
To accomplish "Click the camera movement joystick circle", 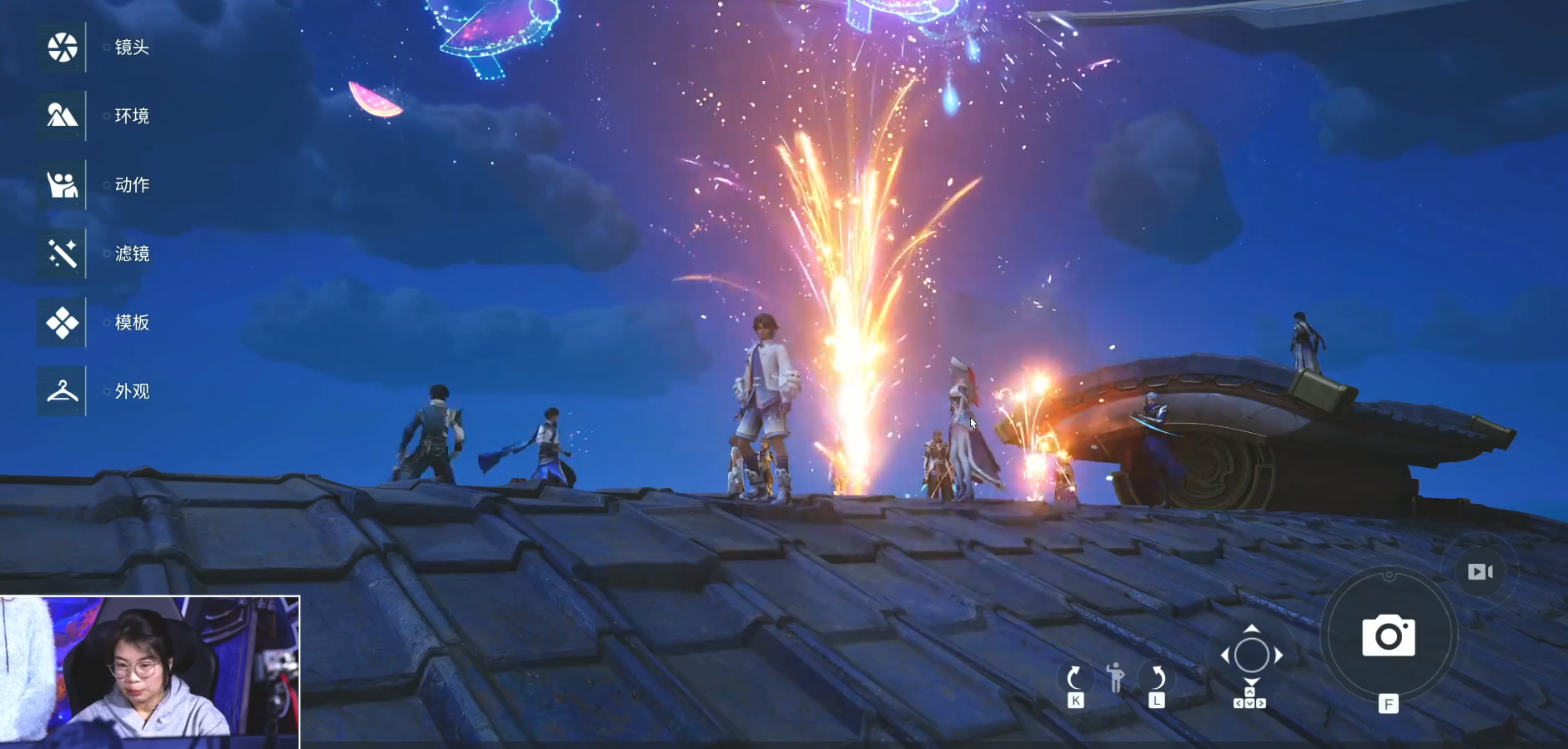I will coord(1251,655).
